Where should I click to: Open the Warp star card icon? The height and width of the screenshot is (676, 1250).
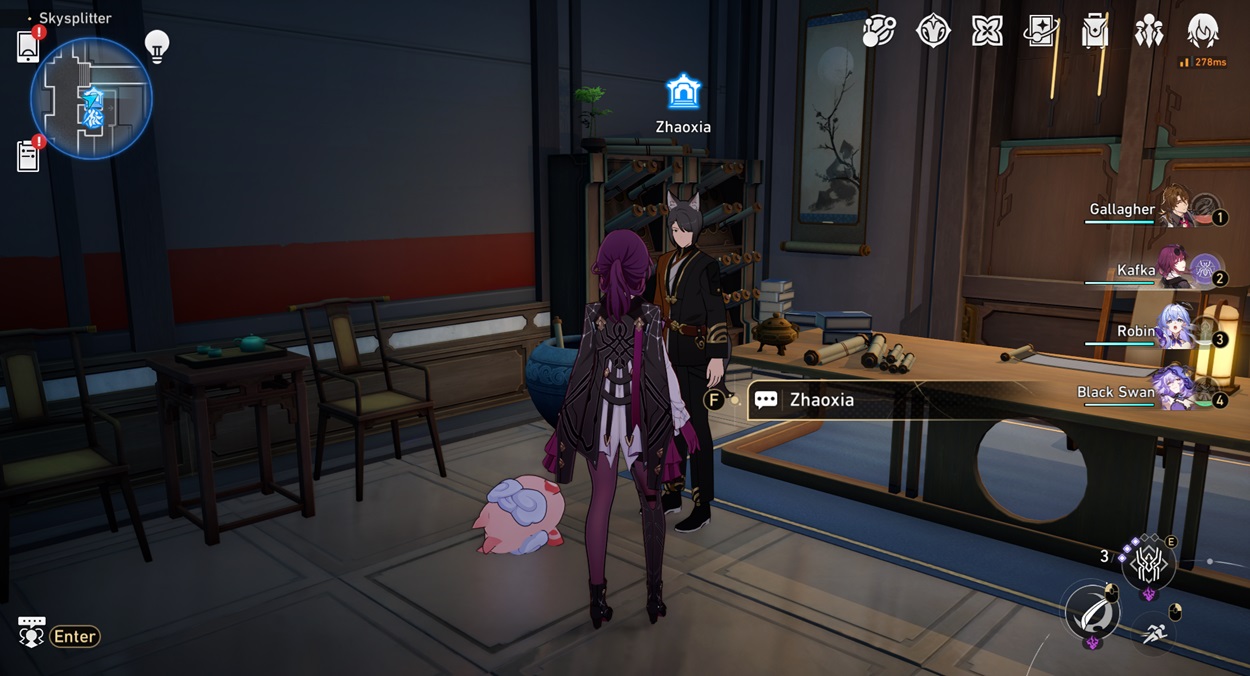coord(1041,32)
